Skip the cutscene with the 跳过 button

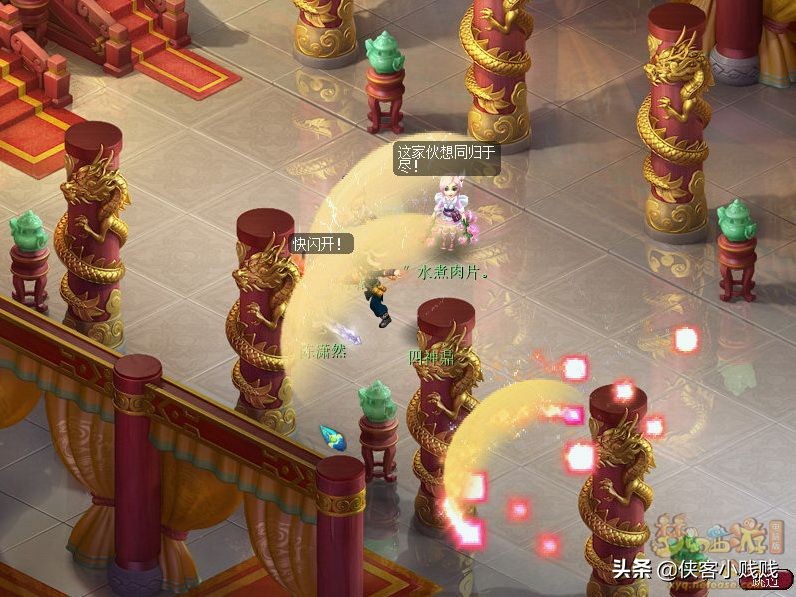pyautogui.click(x=765, y=581)
